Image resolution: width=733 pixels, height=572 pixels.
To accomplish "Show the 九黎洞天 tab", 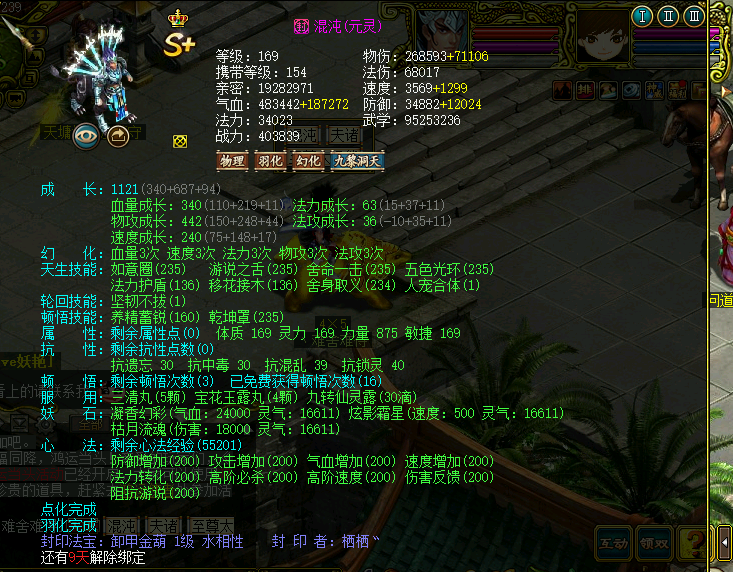I will point(357,160).
